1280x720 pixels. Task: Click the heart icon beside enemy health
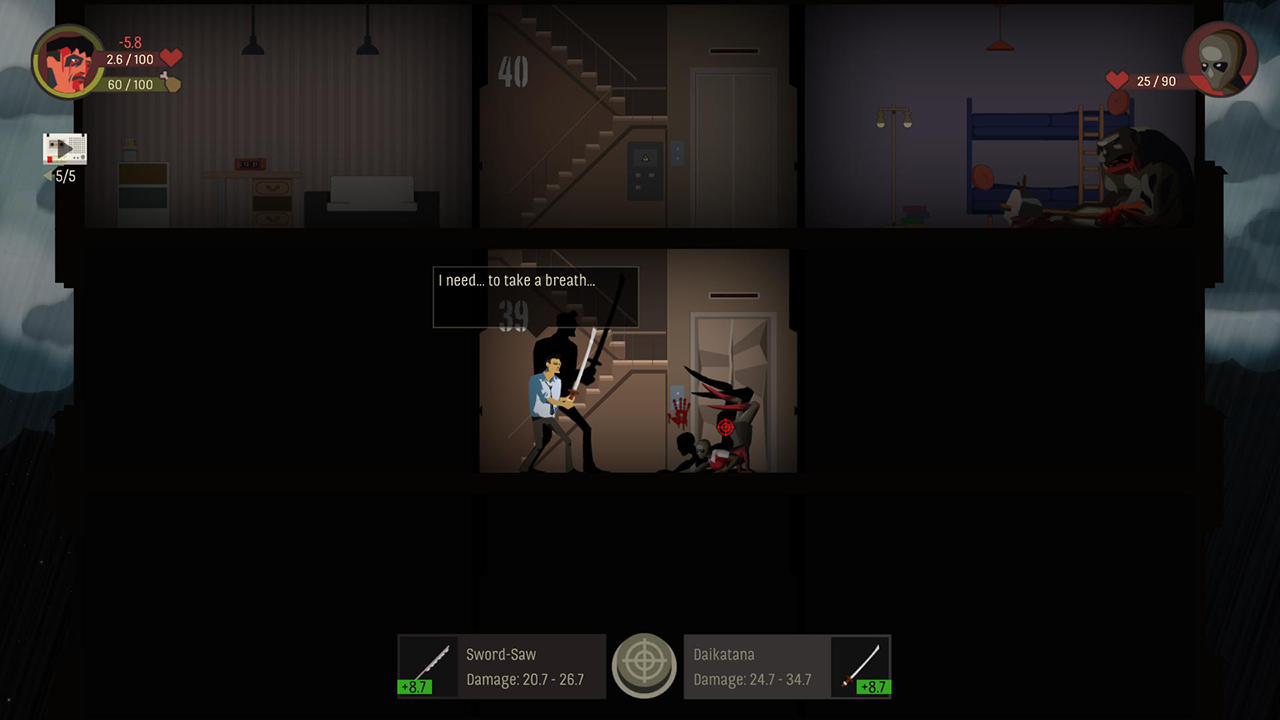(1117, 81)
